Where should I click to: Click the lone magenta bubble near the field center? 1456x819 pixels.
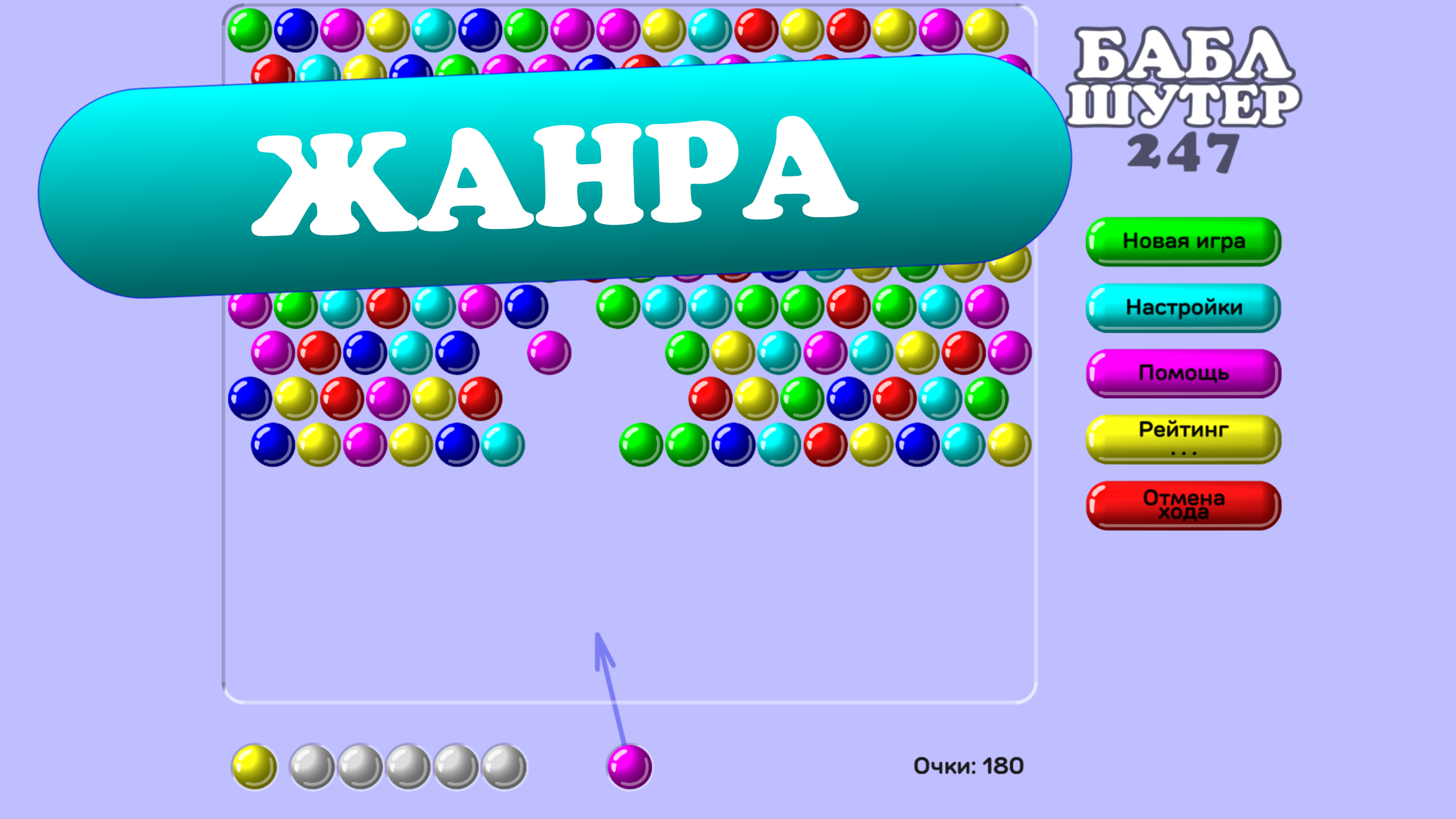[549, 353]
